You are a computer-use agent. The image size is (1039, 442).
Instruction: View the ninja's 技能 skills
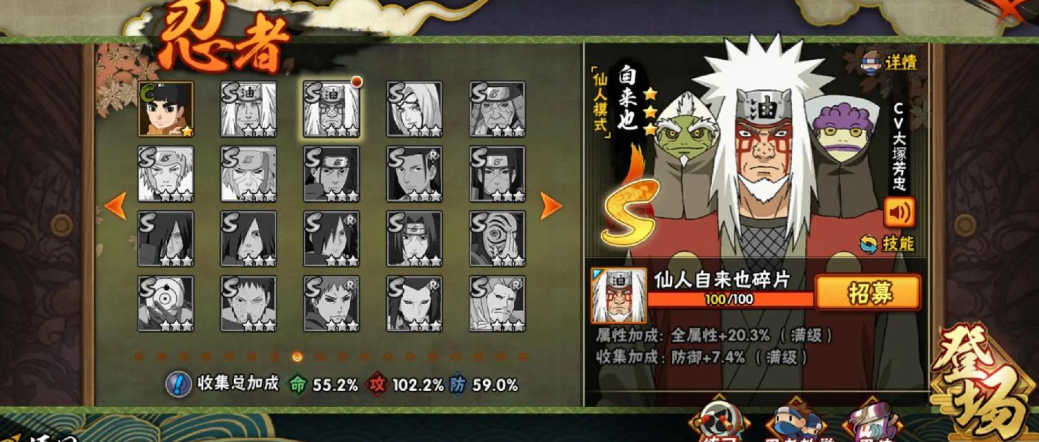coord(889,243)
